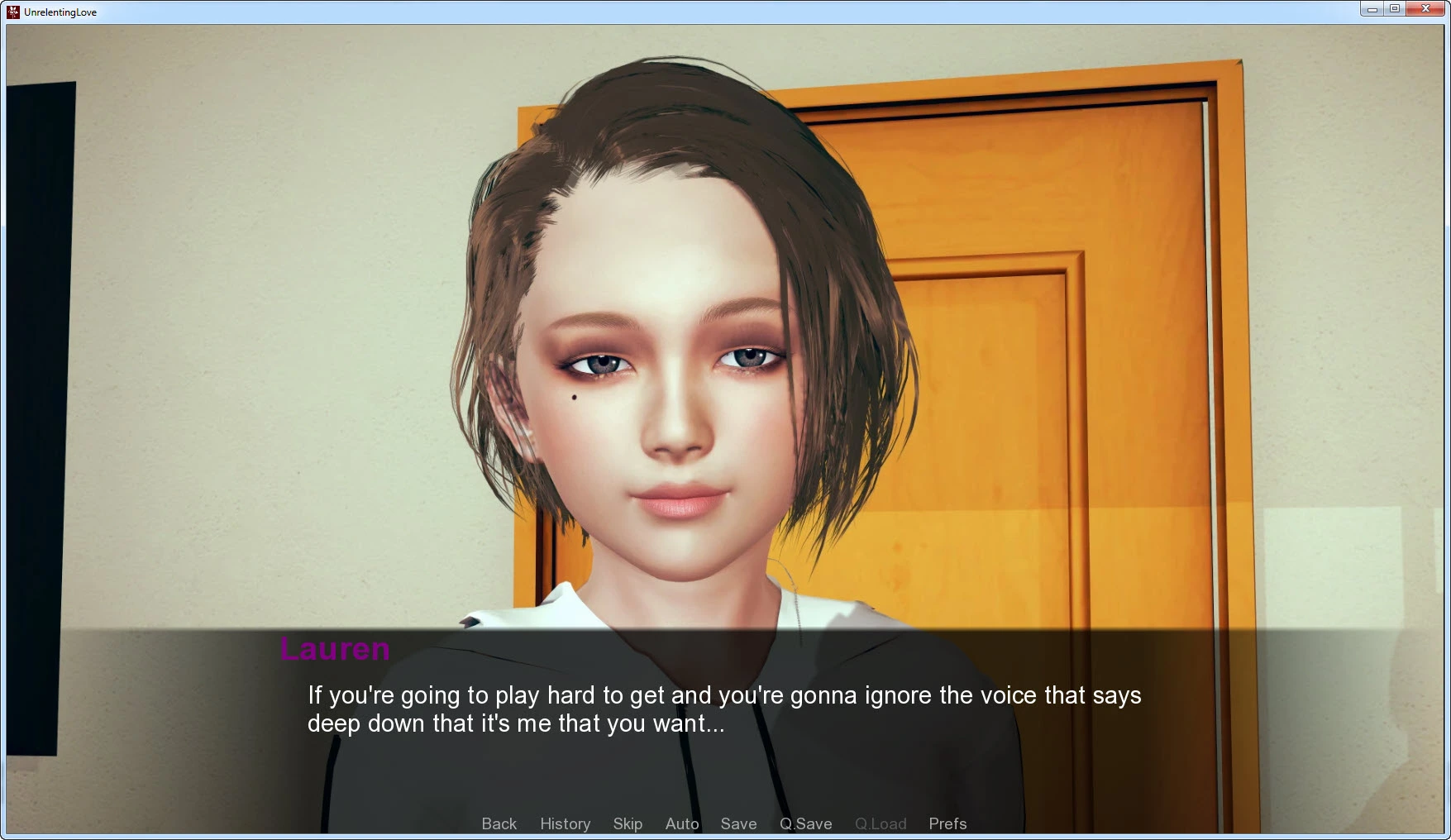Activate Skip to fast-forward dialogue
Screen dimensions: 1451x840
click(628, 823)
